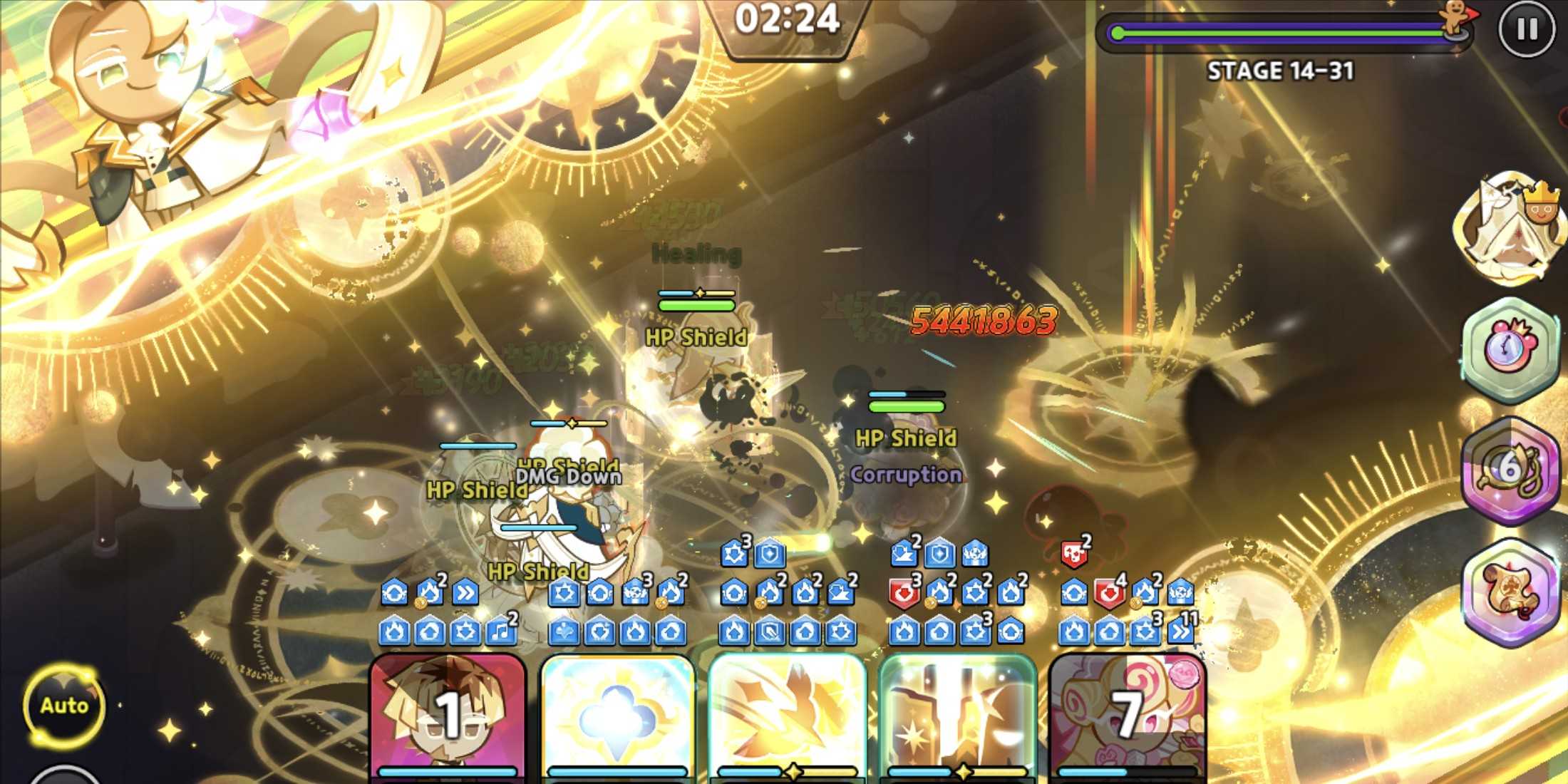
Task: Activate the brown-haired cookie skill card
Action: coord(448,716)
